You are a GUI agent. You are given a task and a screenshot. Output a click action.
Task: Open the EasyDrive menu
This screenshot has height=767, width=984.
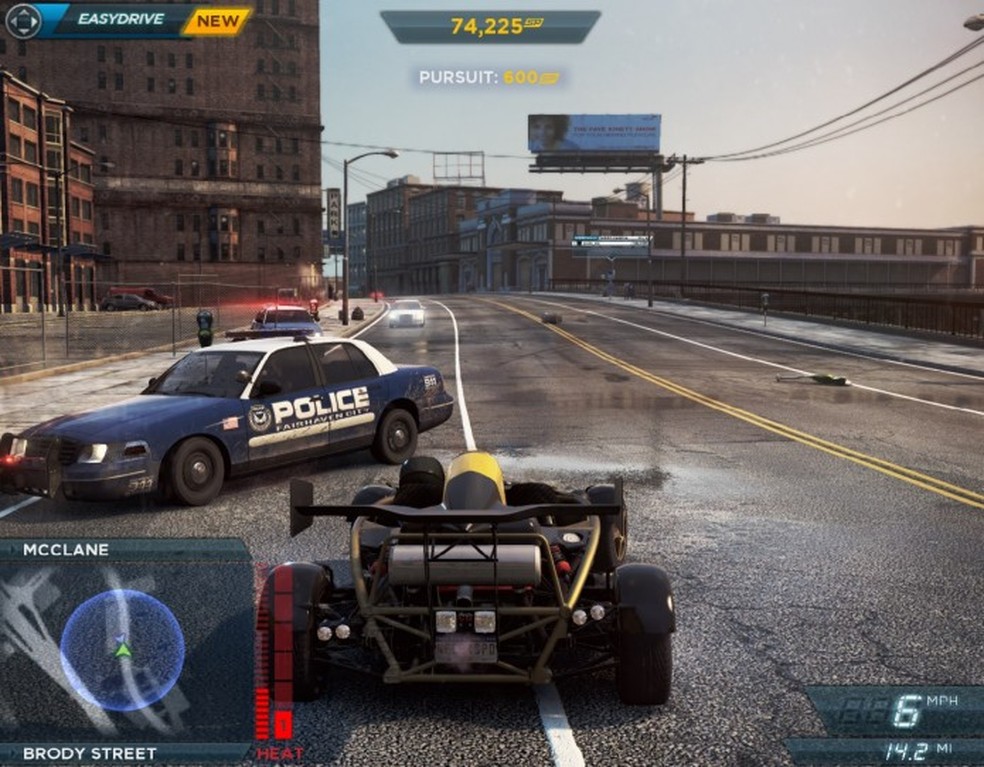(x=120, y=19)
